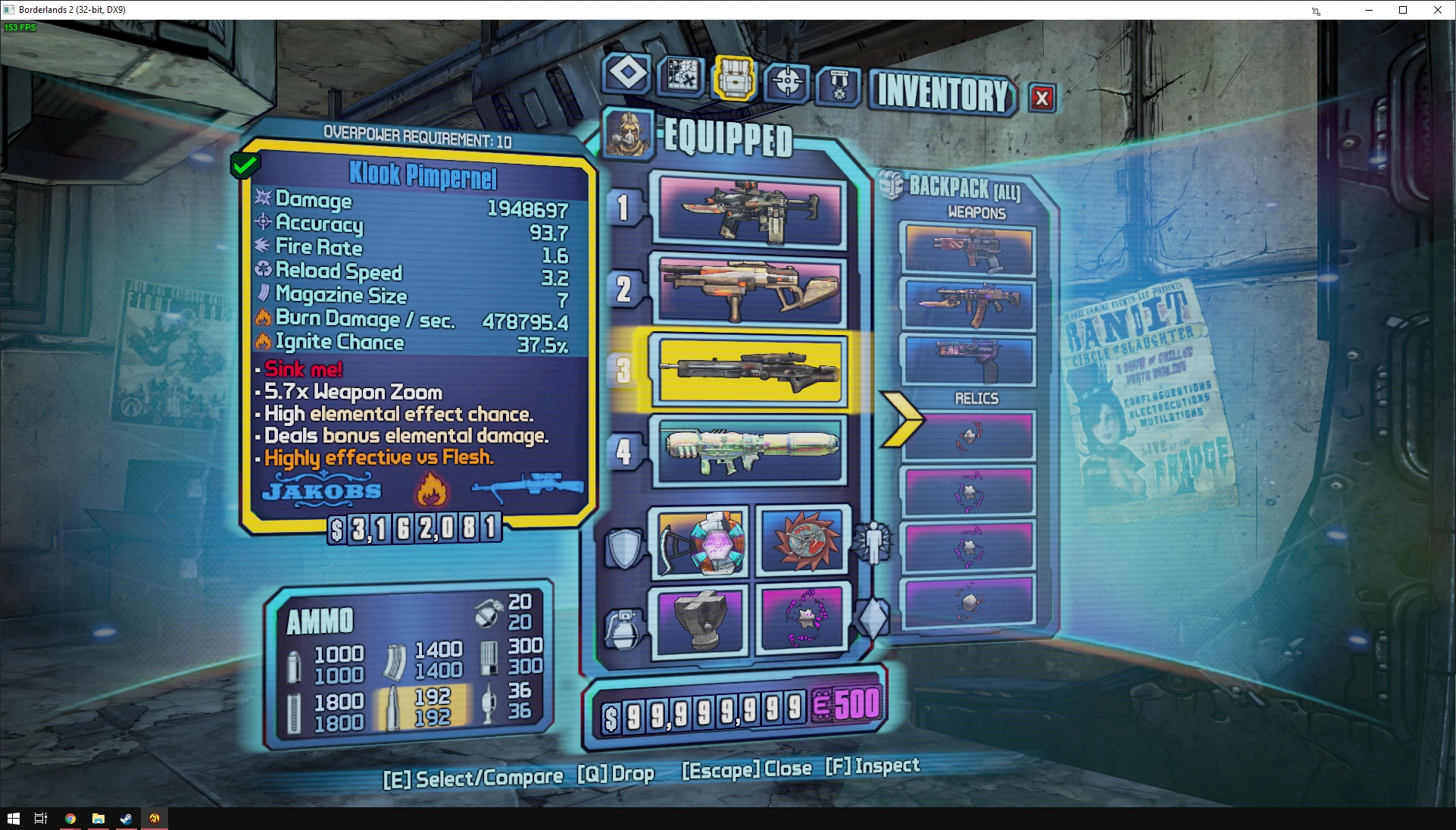
Task: Choose the weapon in equipped slot 2
Action: click(751, 290)
